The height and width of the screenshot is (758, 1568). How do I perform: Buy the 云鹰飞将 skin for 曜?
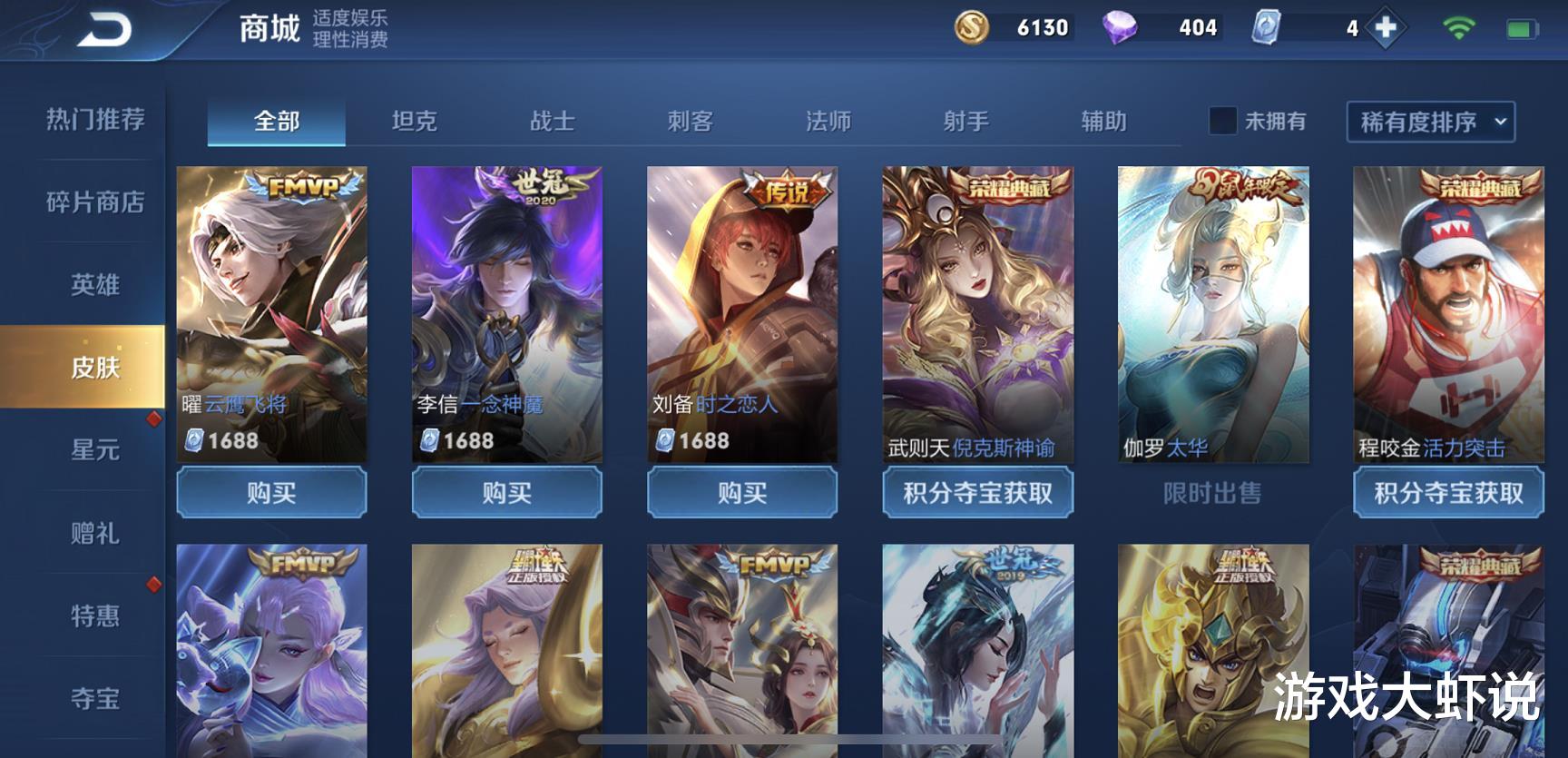click(x=271, y=493)
